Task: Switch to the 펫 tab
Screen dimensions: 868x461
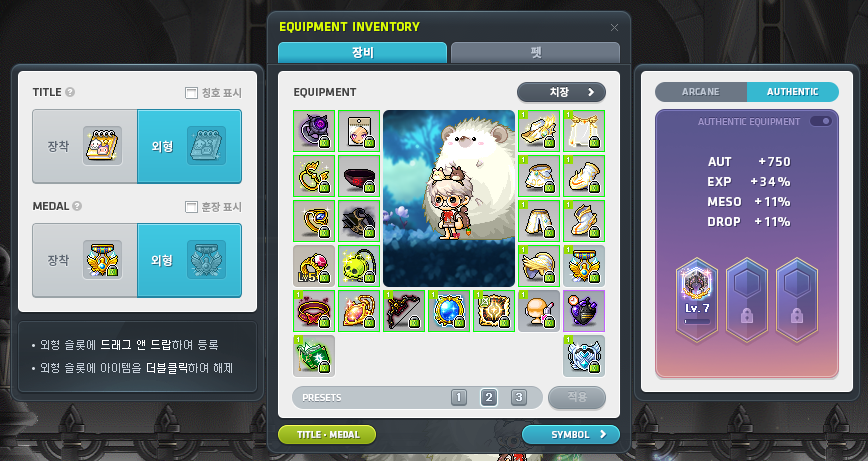Action: point(535,53)
